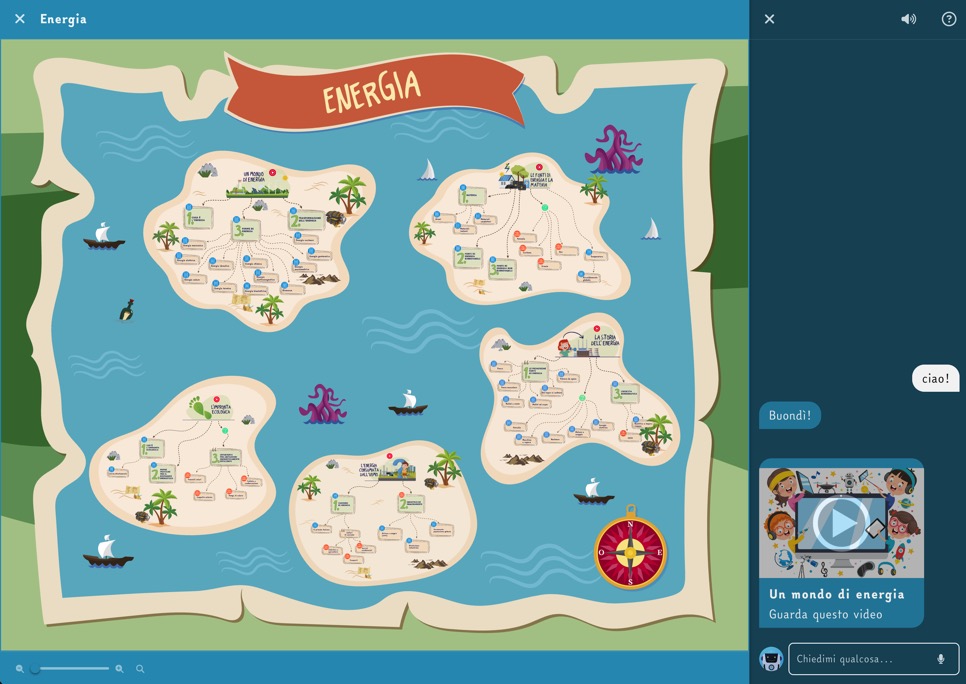This screenshot has height=684, width=966.
Task: Close the Energia map view
Action: (20, 19)
